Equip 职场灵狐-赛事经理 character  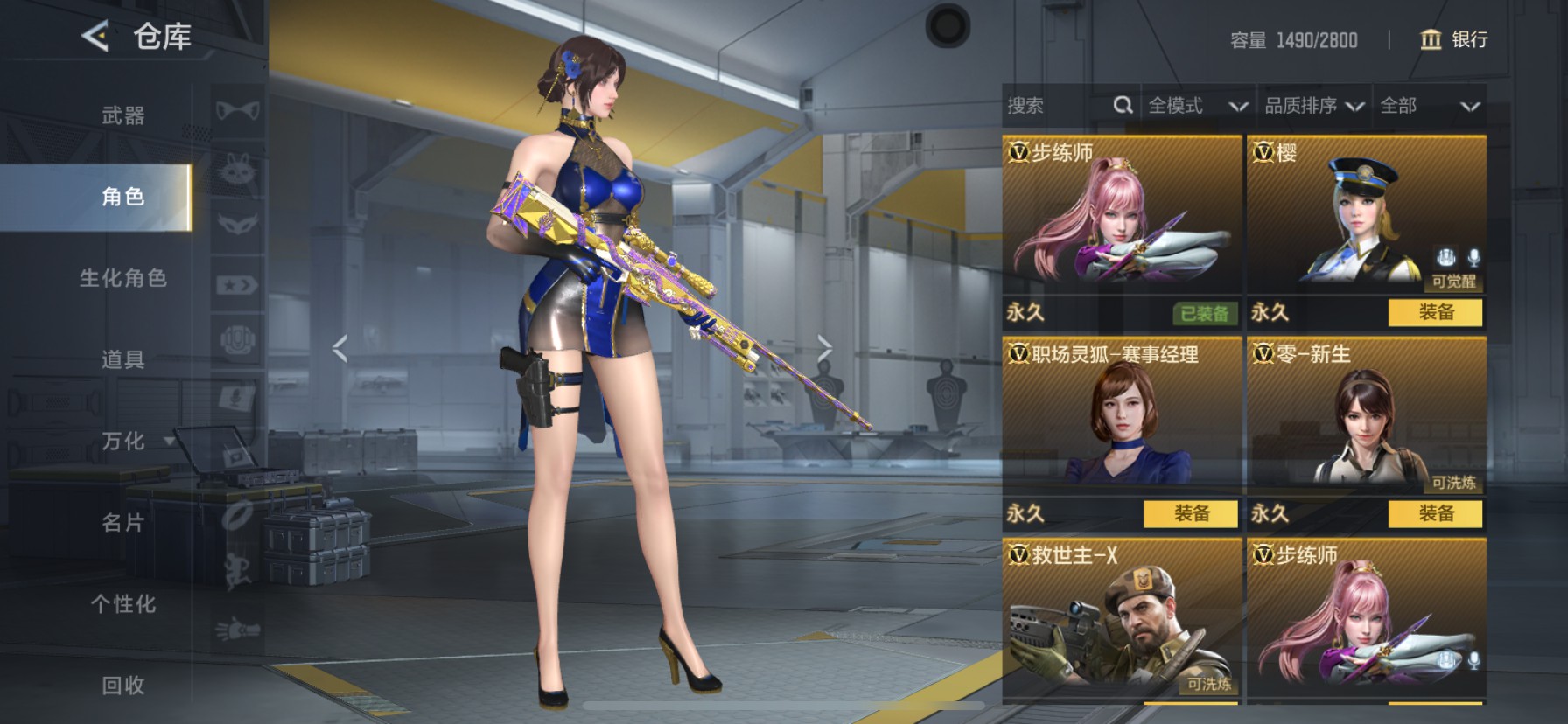click(1191, 513)
